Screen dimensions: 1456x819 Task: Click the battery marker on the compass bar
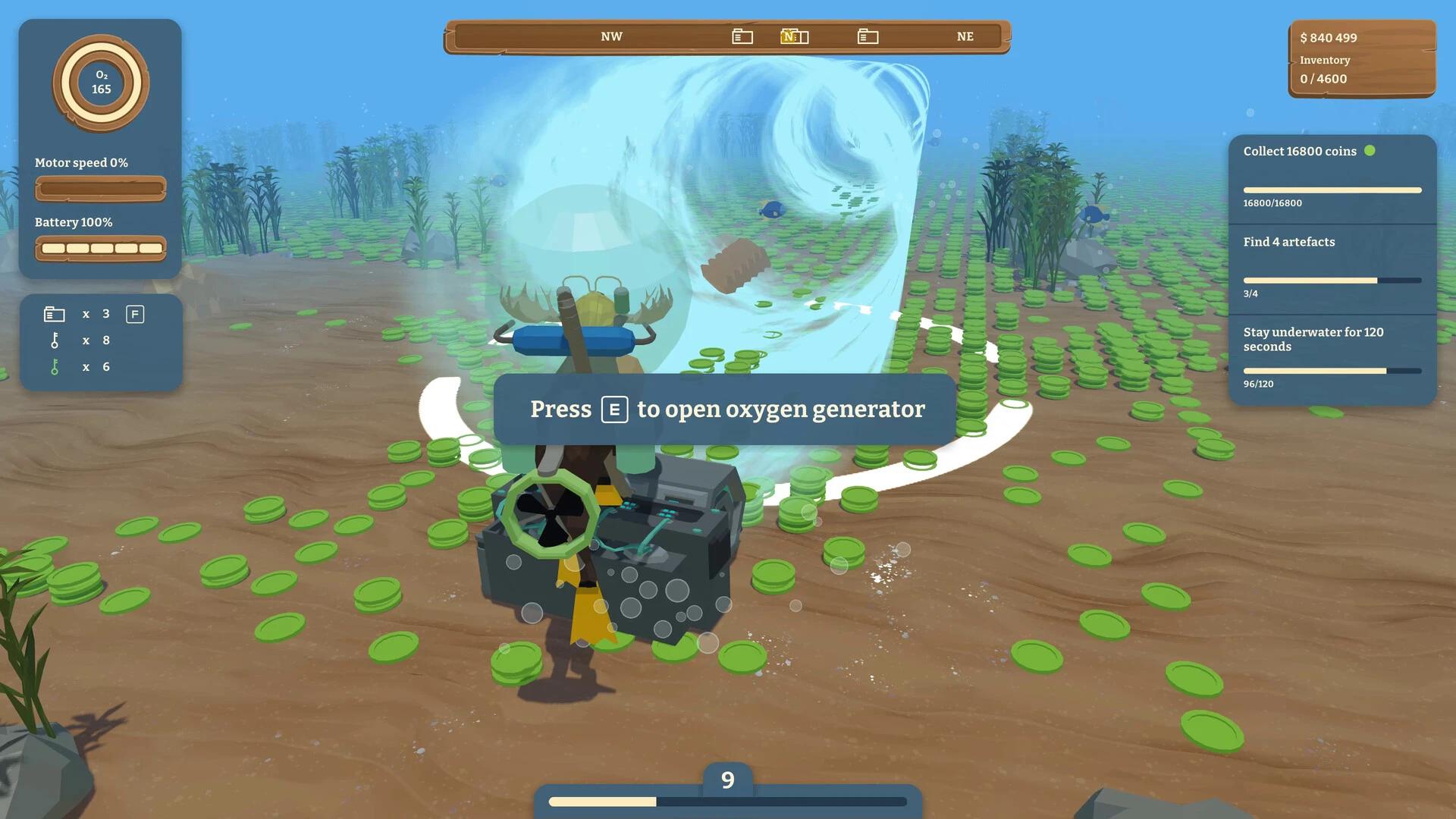pyautogui.click(x=741, y=36)
